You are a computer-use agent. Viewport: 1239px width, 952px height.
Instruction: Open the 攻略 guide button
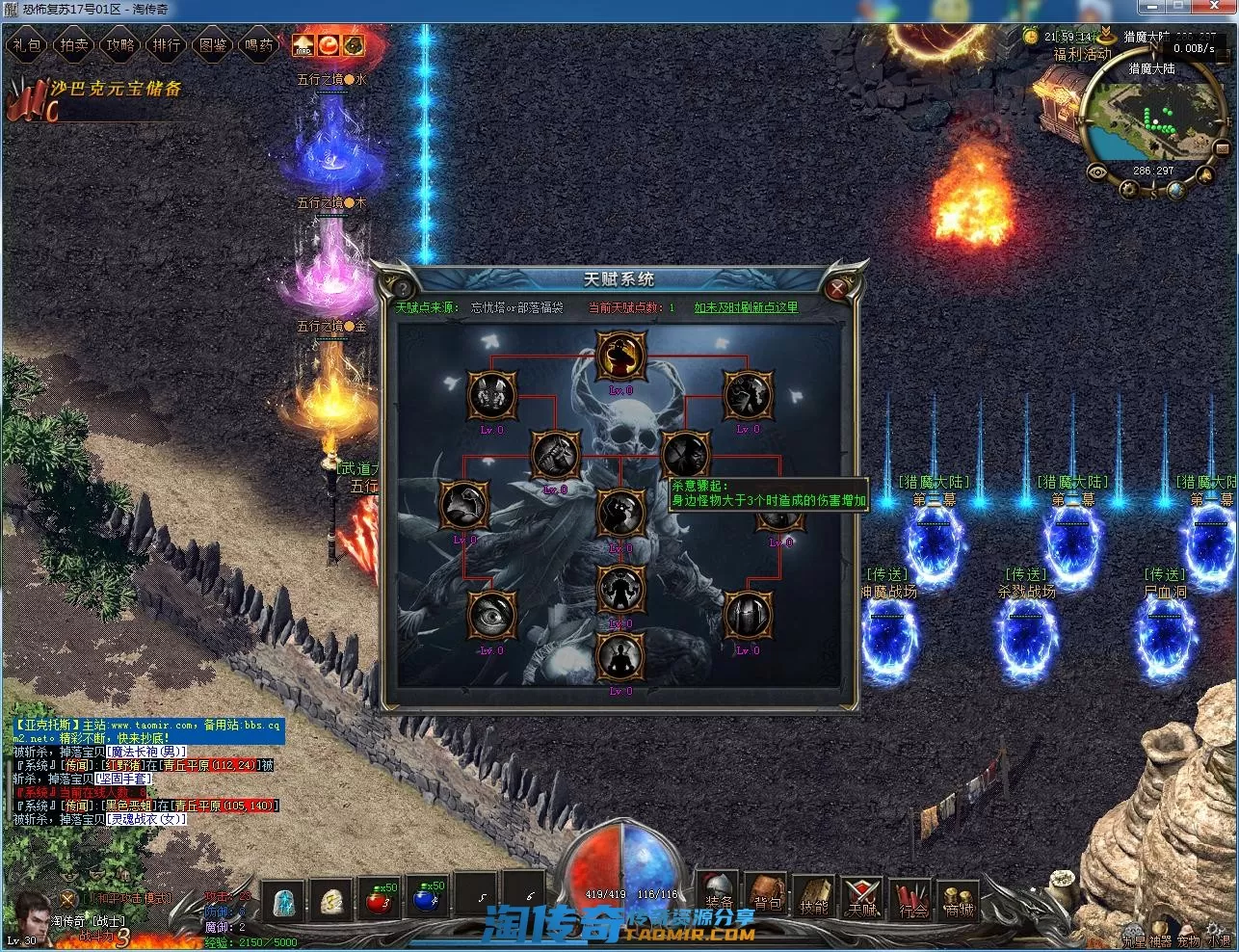point(120,45)
